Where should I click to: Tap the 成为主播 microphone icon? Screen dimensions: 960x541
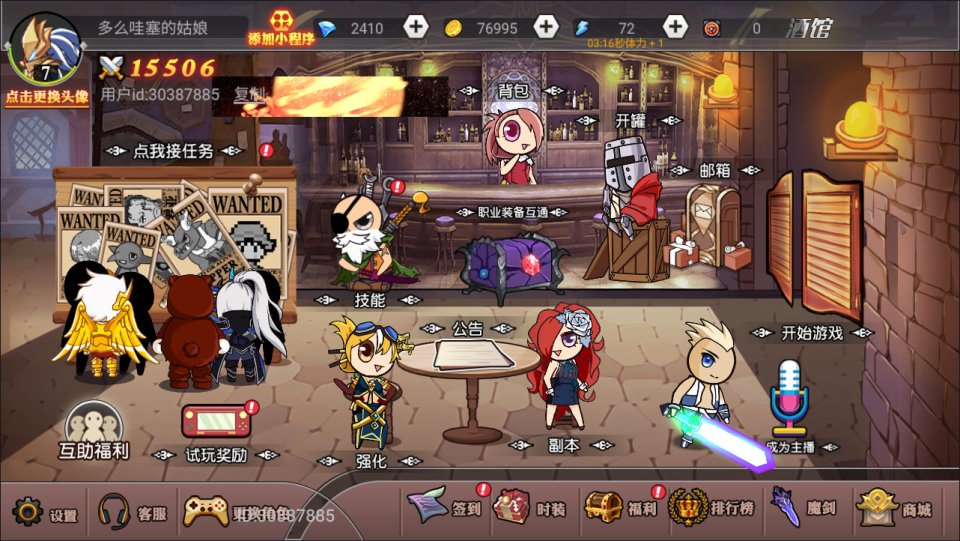(789, 400)
